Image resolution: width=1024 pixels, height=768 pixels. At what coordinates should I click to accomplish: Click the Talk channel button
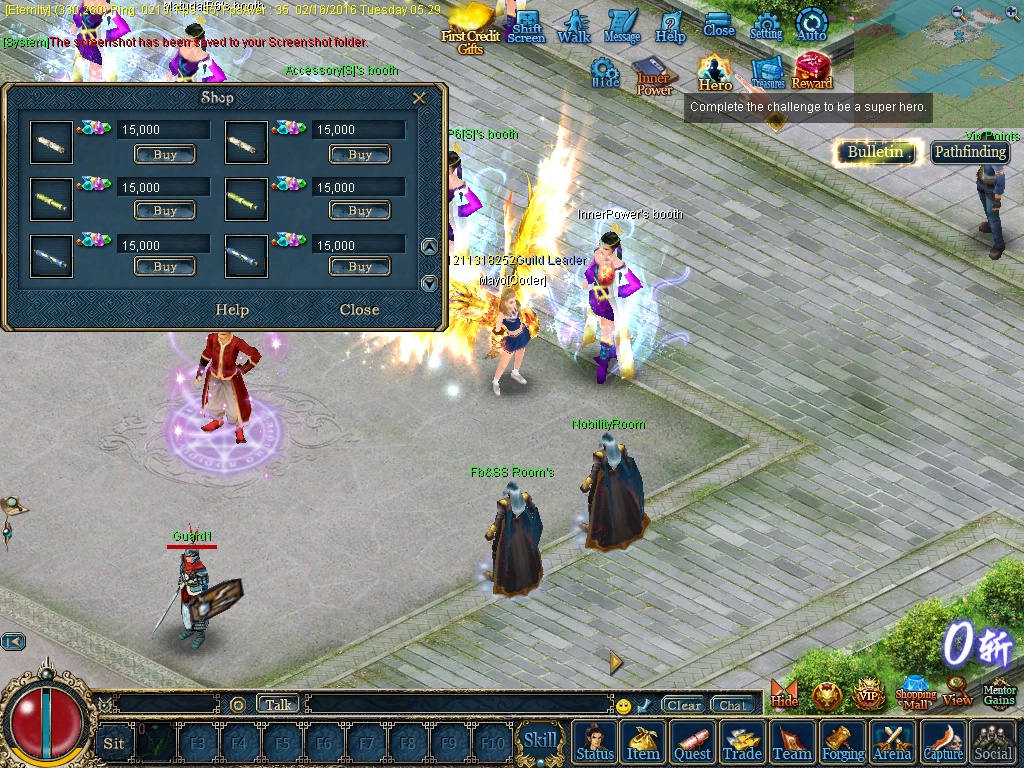point(278,705)
